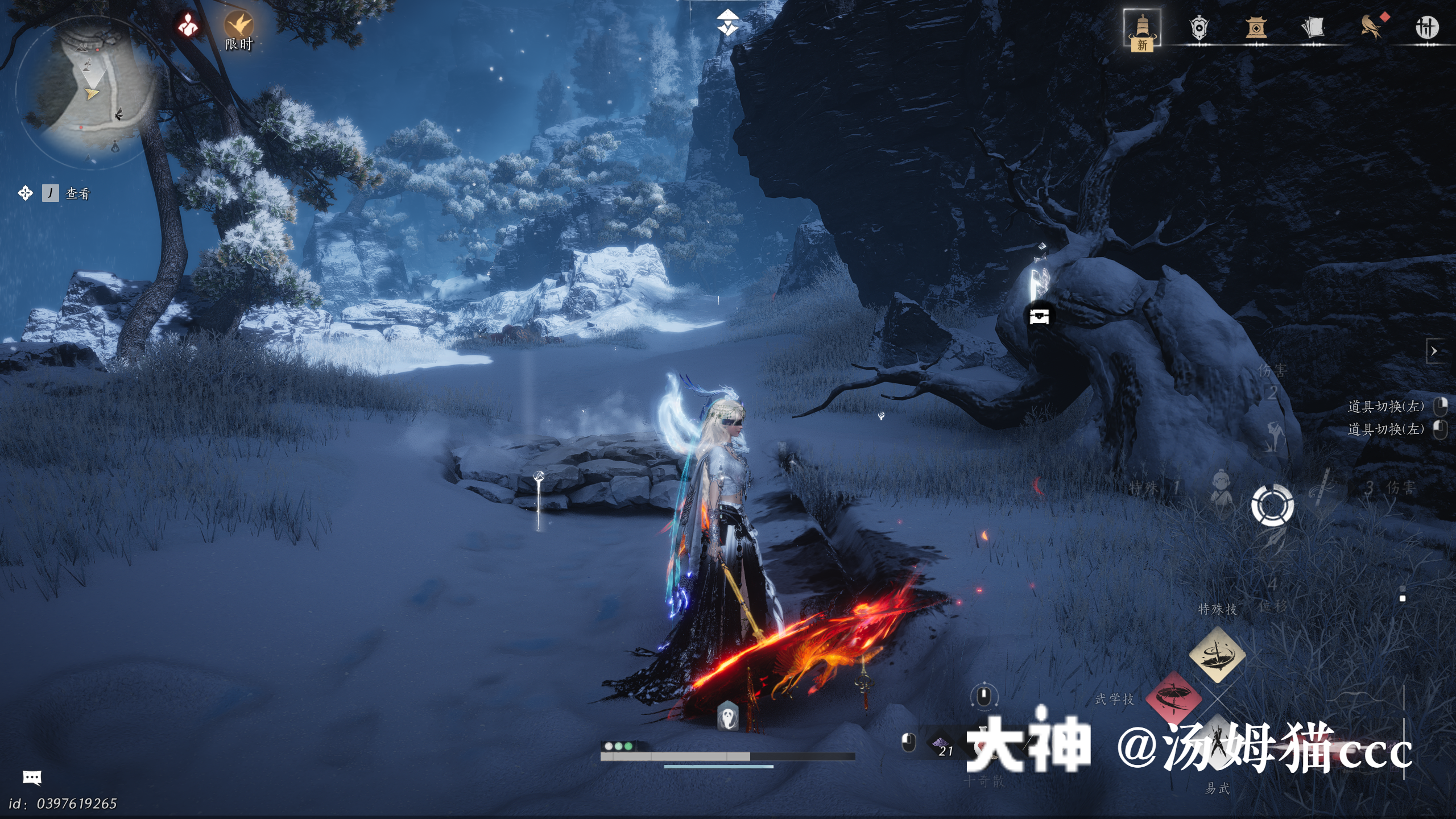Screen dimensions: 1456x819
Task: Click the compass diamond marker at top center
Action: (x=727, y=23)
